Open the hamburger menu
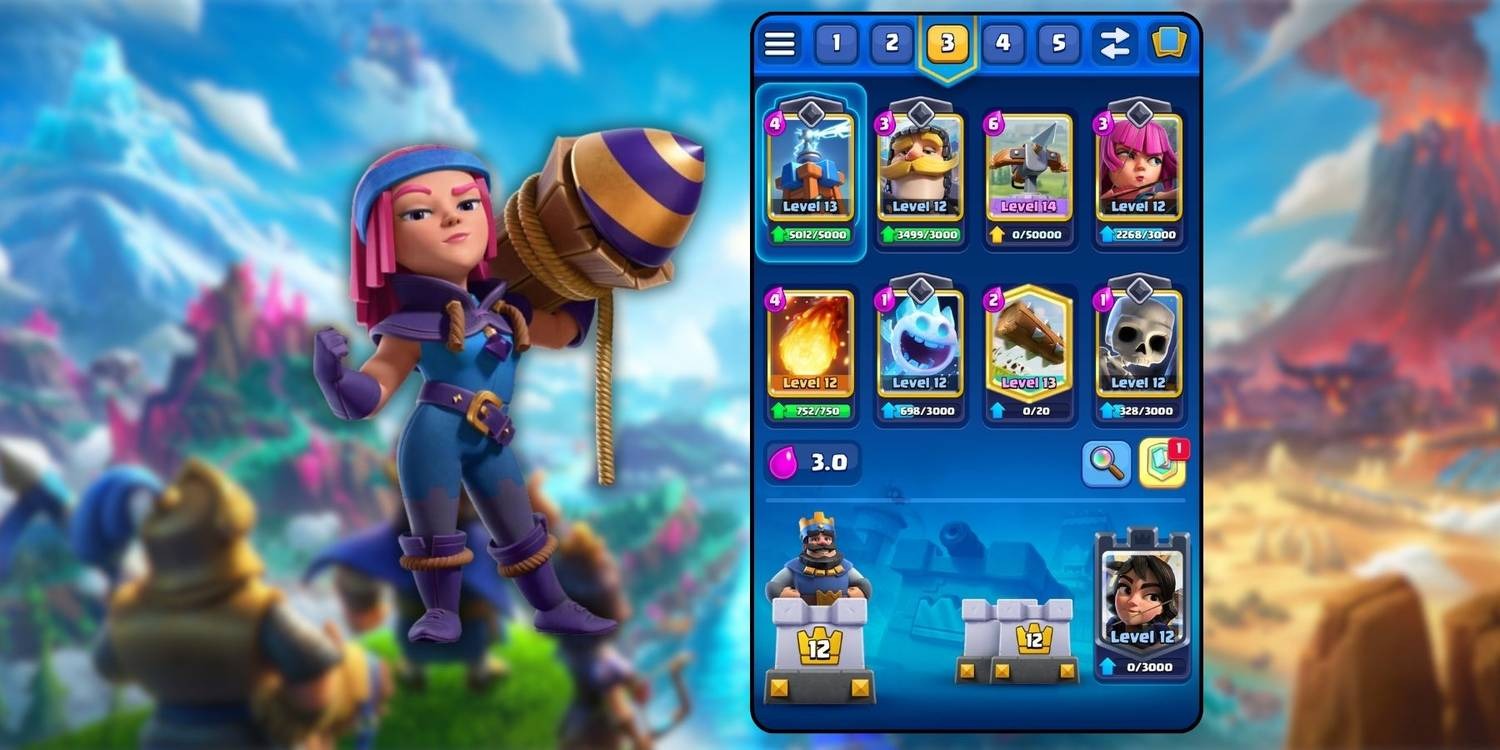 [x=779, y=43]
